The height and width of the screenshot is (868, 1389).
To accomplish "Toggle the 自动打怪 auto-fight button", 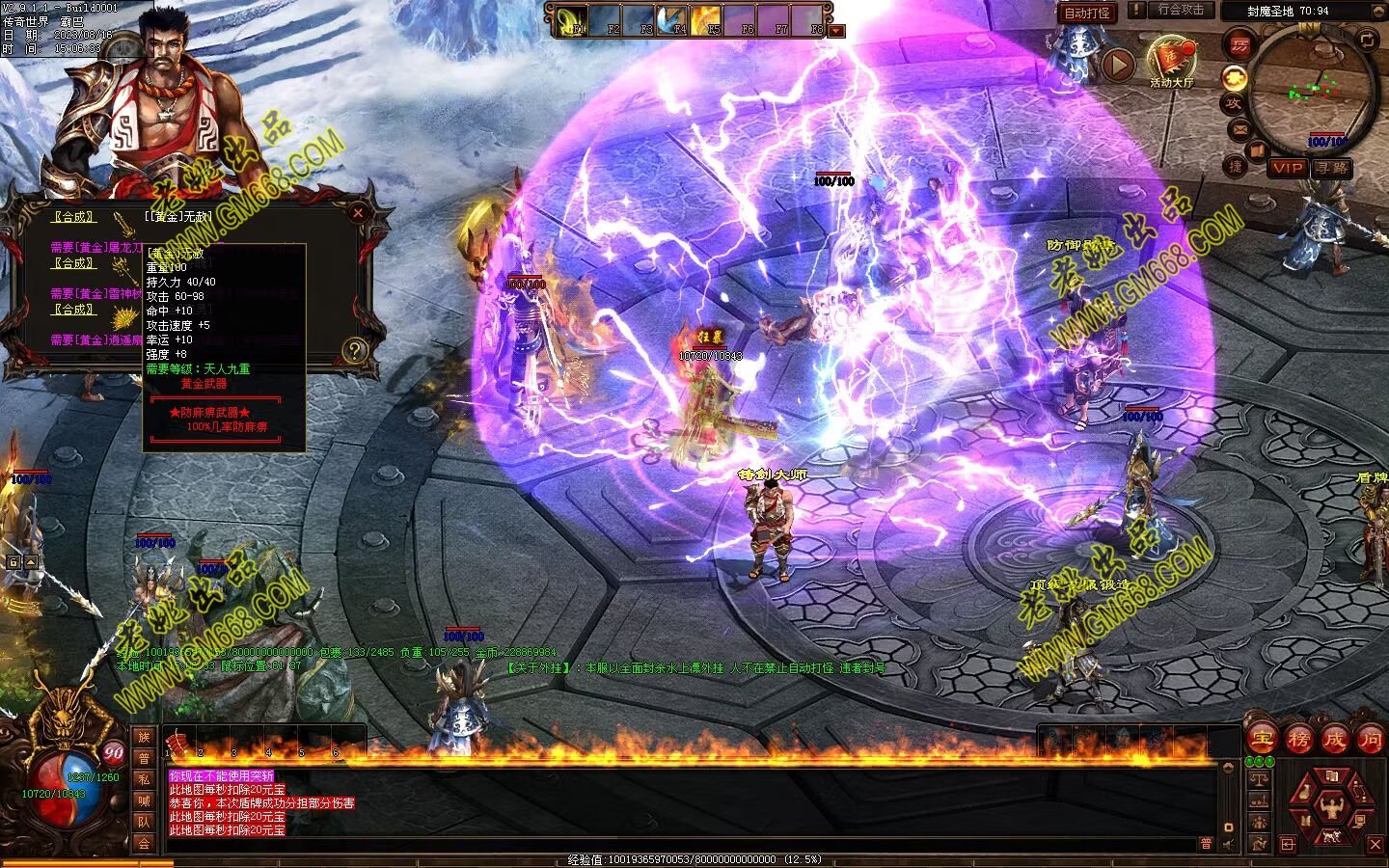I will point(1087,13).
